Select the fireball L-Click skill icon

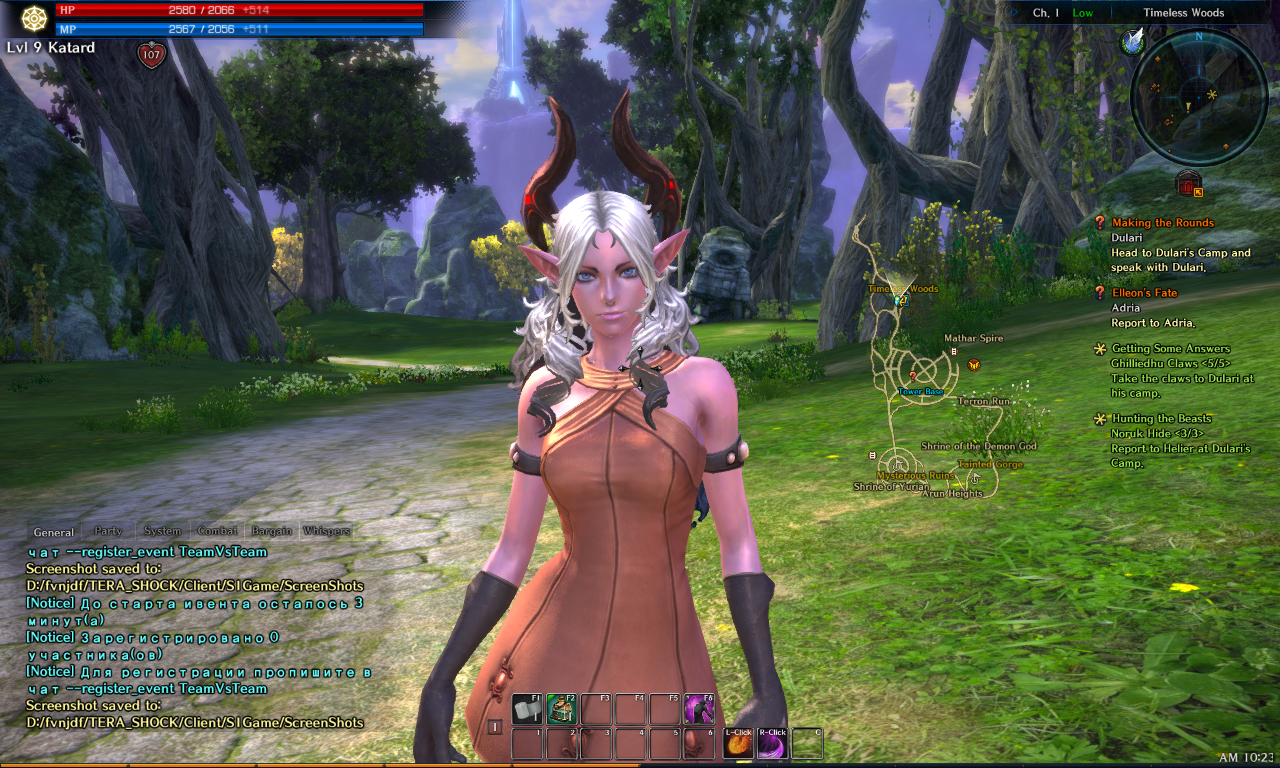[738, 744]
